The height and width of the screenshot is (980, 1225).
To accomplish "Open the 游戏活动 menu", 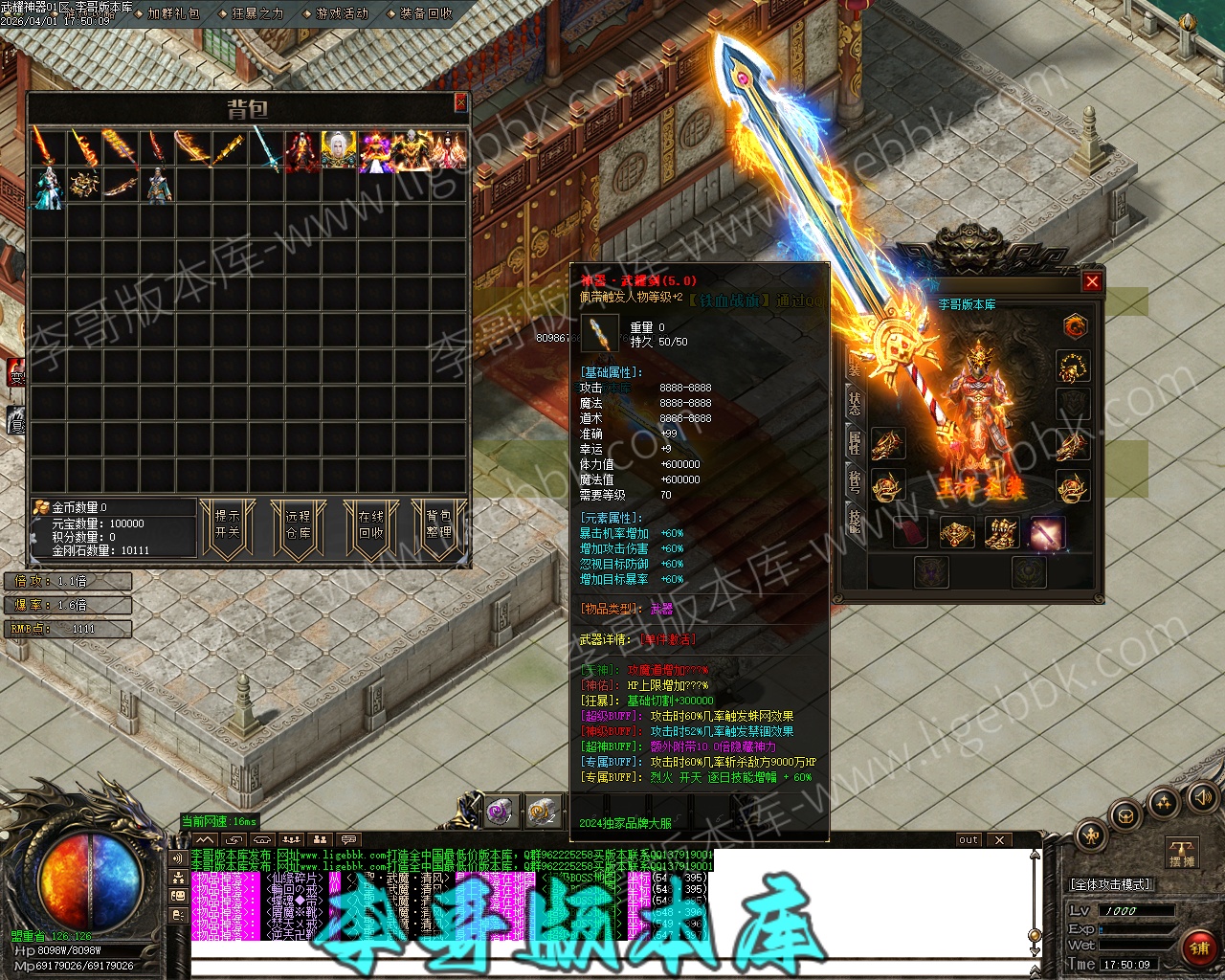I will (x=342, y=13).
